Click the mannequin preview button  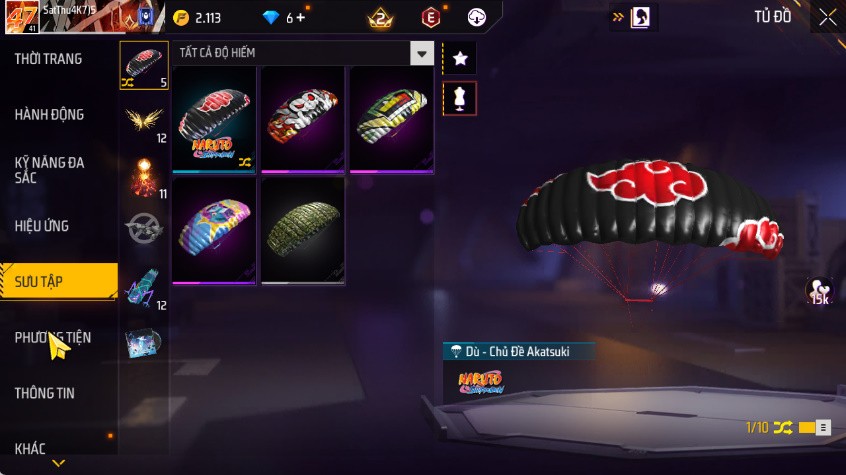(460, 99)
